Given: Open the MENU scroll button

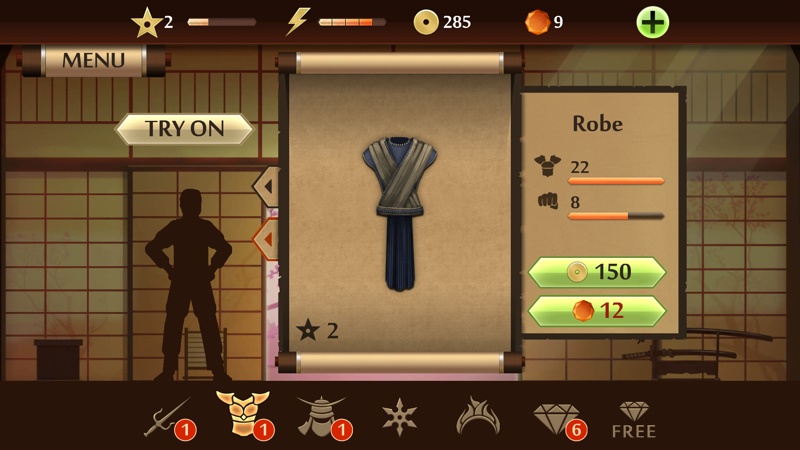Looking at the screenshot, I should click(93, 60).
